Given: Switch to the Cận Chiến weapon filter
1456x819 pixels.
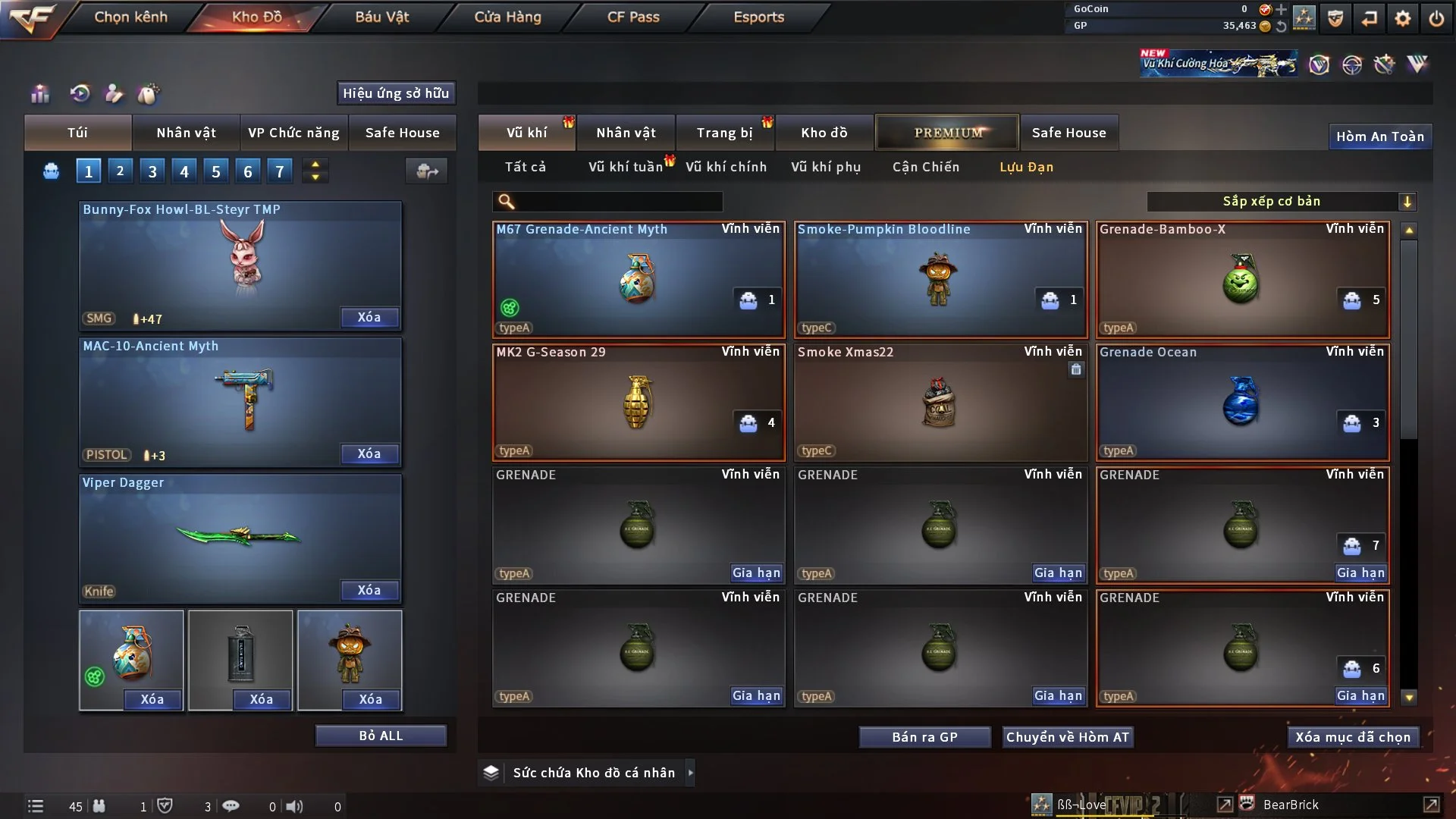Looking at the screenshot, I should tap(925, 167).
